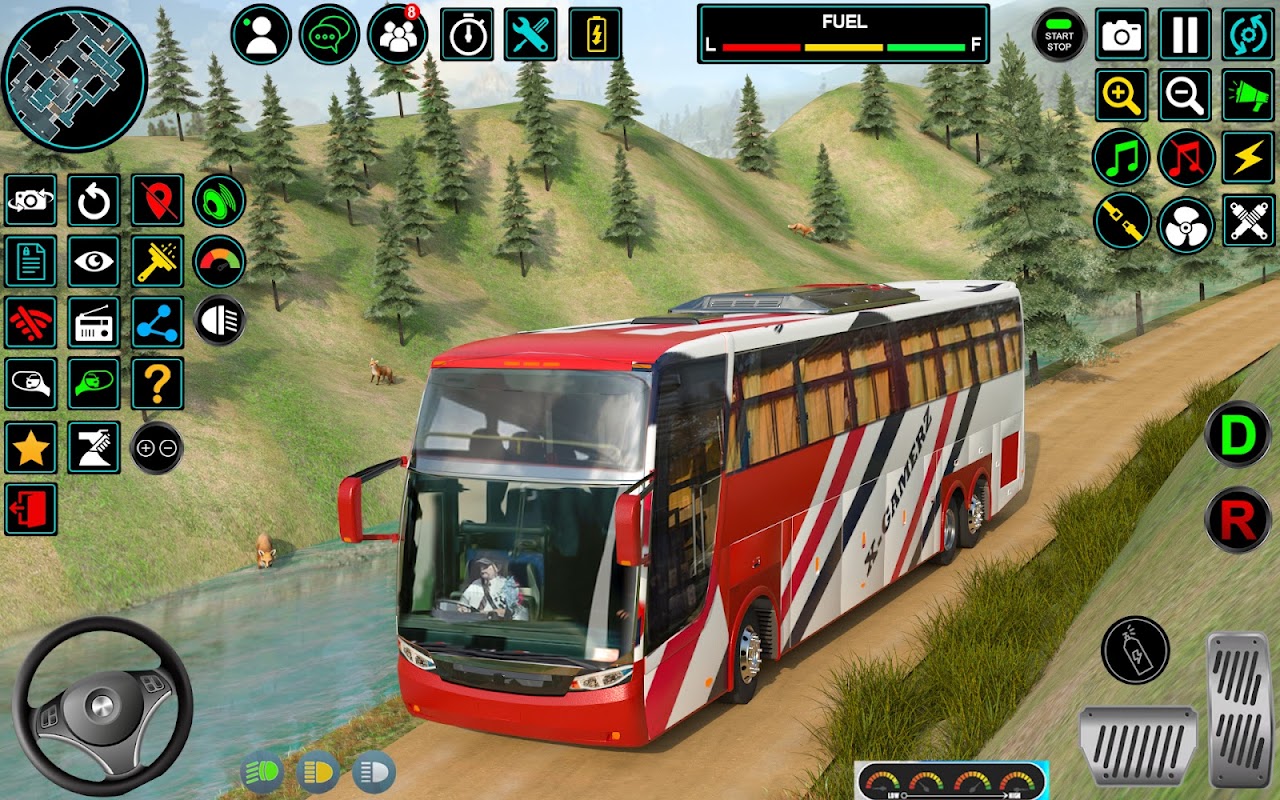Turn on the radio icon

94,322
